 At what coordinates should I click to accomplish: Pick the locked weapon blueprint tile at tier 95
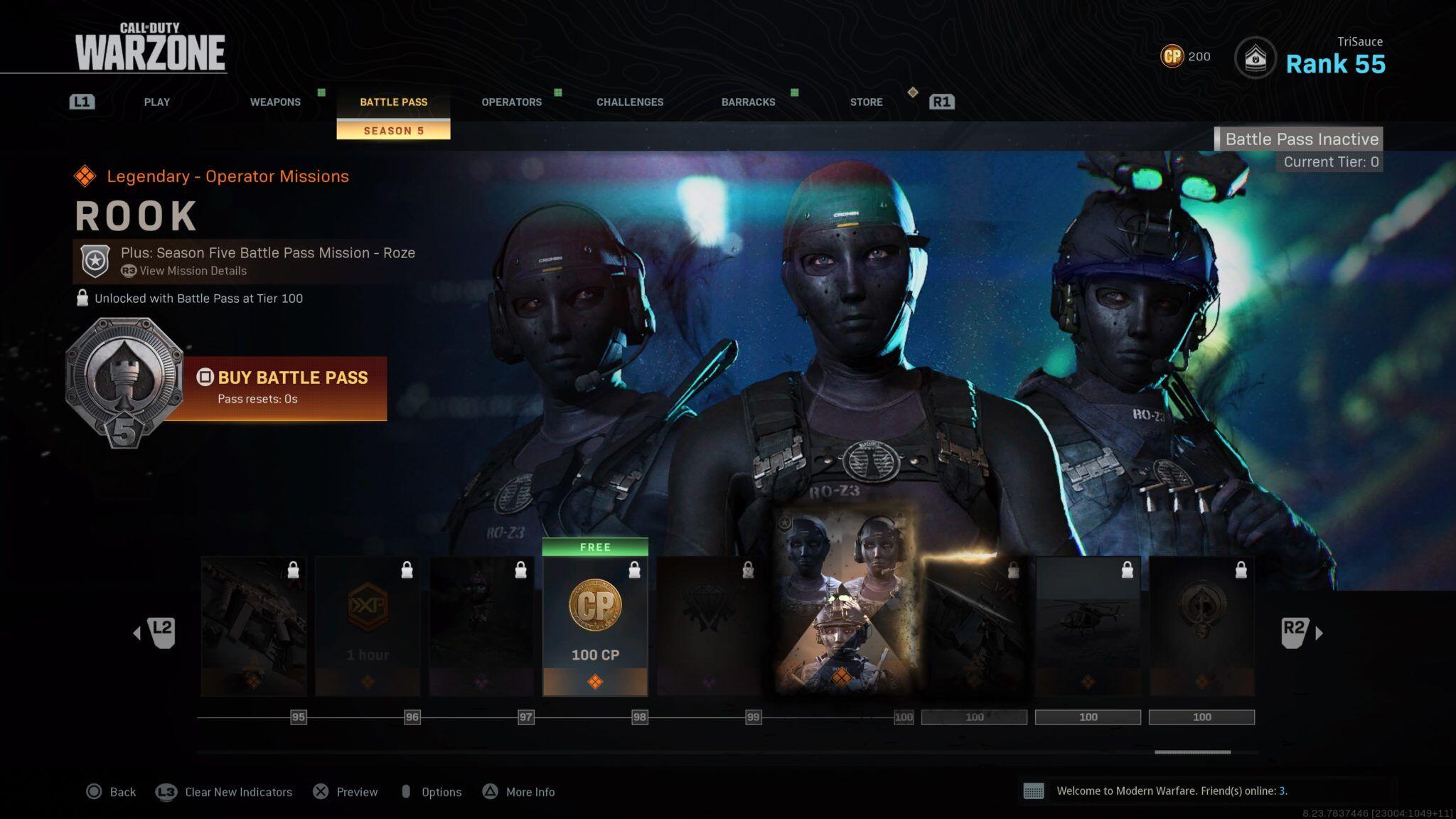(x=254, y=626)
